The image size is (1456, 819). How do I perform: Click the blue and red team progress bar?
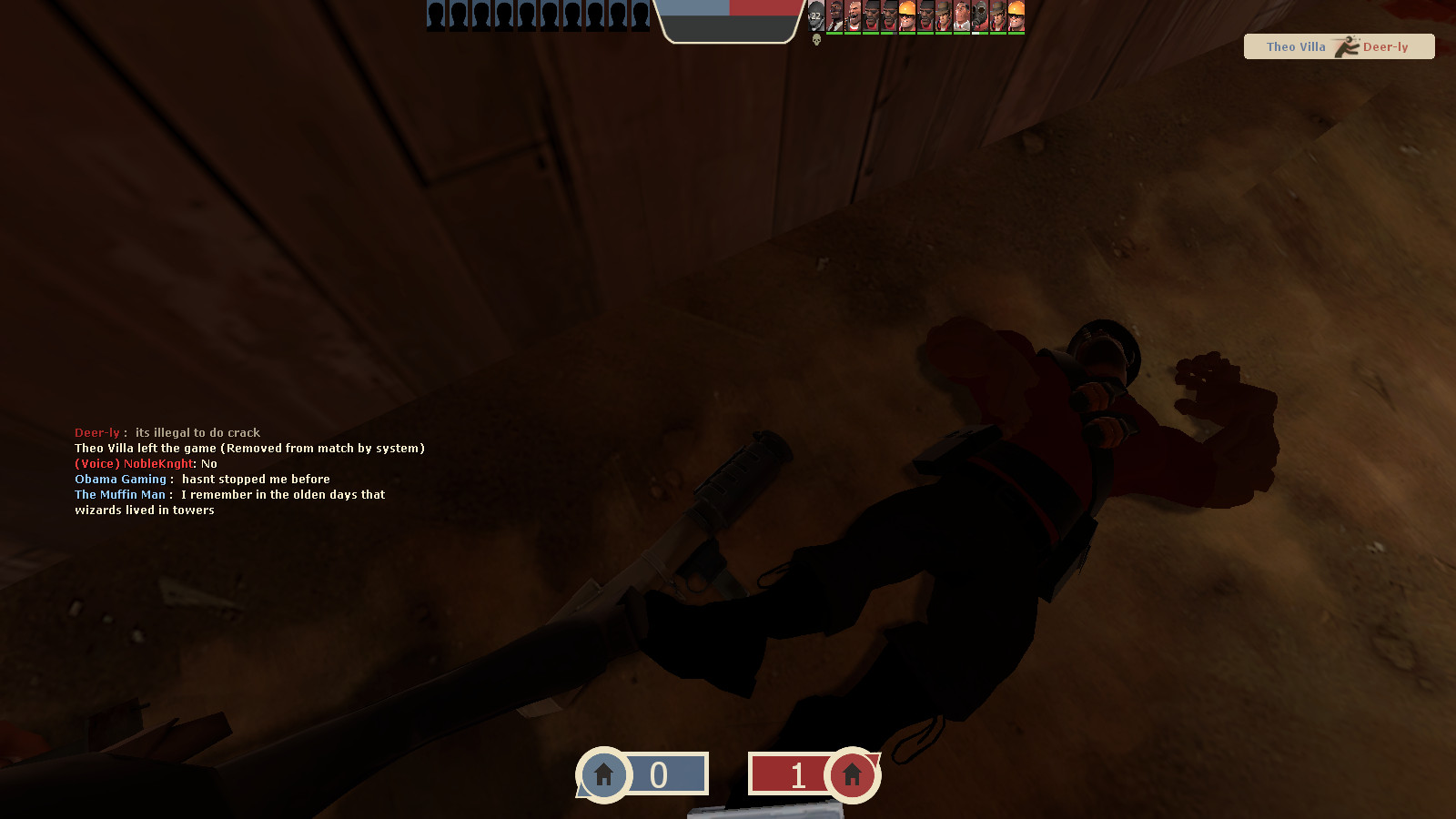coord(731,9)
